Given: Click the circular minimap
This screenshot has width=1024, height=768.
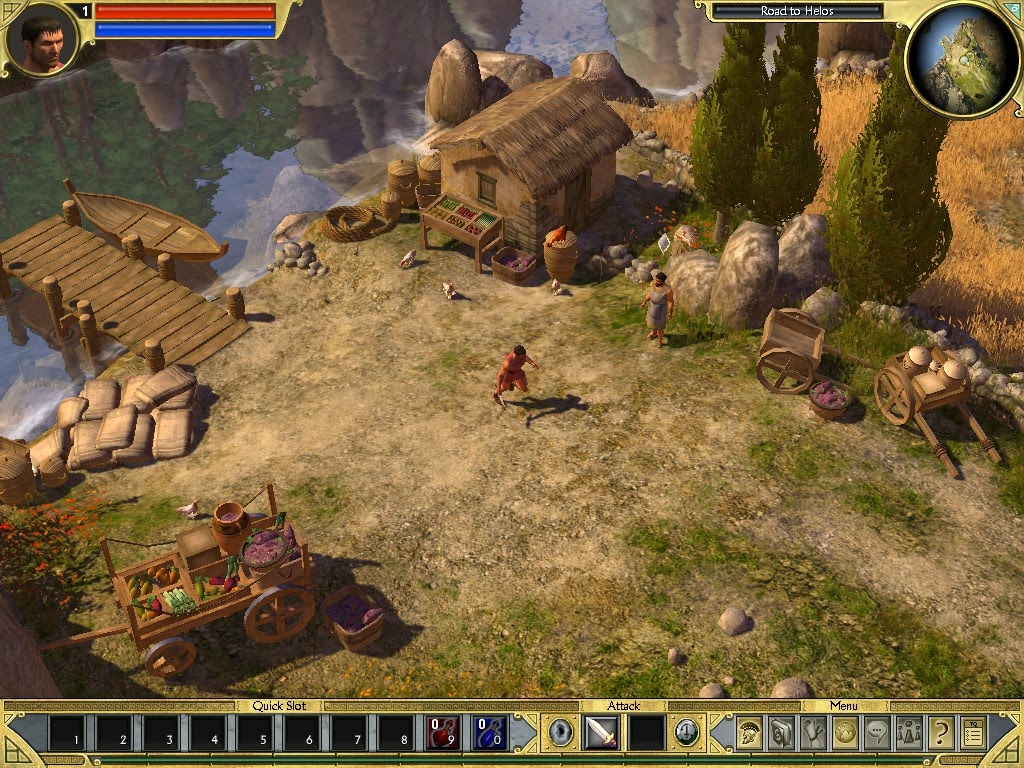Looking at the screenshot, I should tap(961, 60).
